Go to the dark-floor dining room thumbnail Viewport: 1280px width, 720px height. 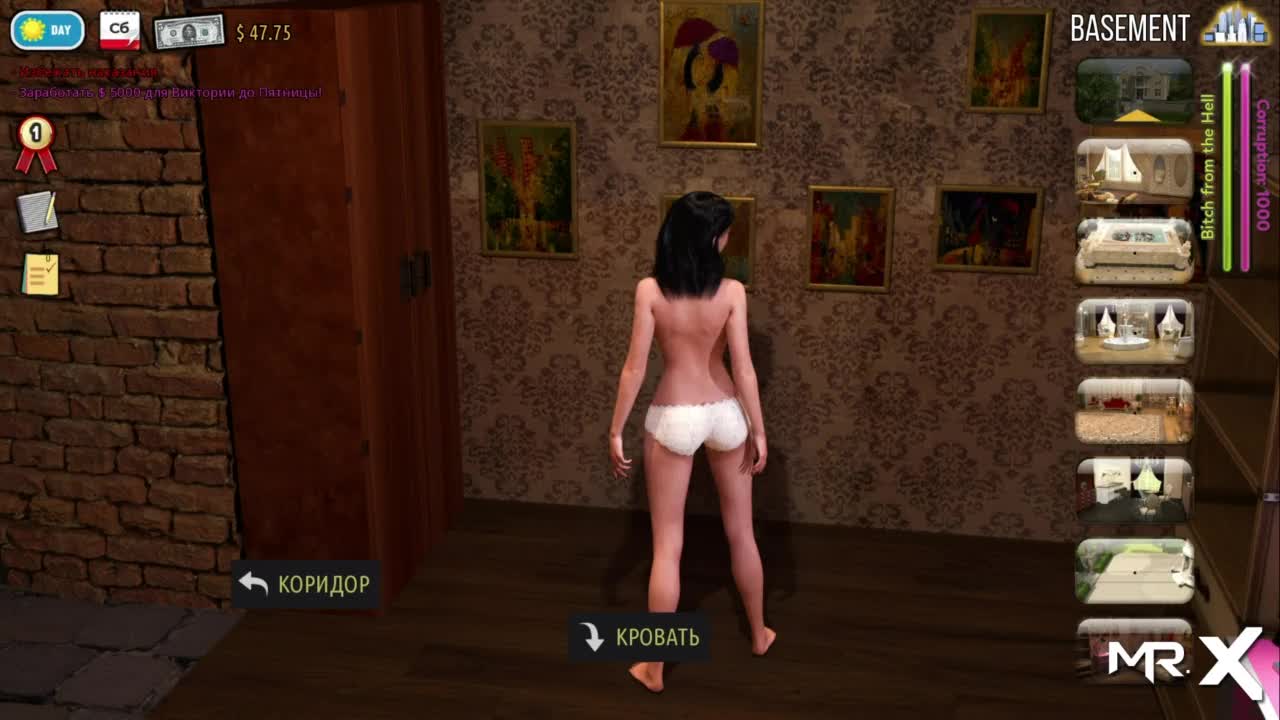click(1134, 490)
